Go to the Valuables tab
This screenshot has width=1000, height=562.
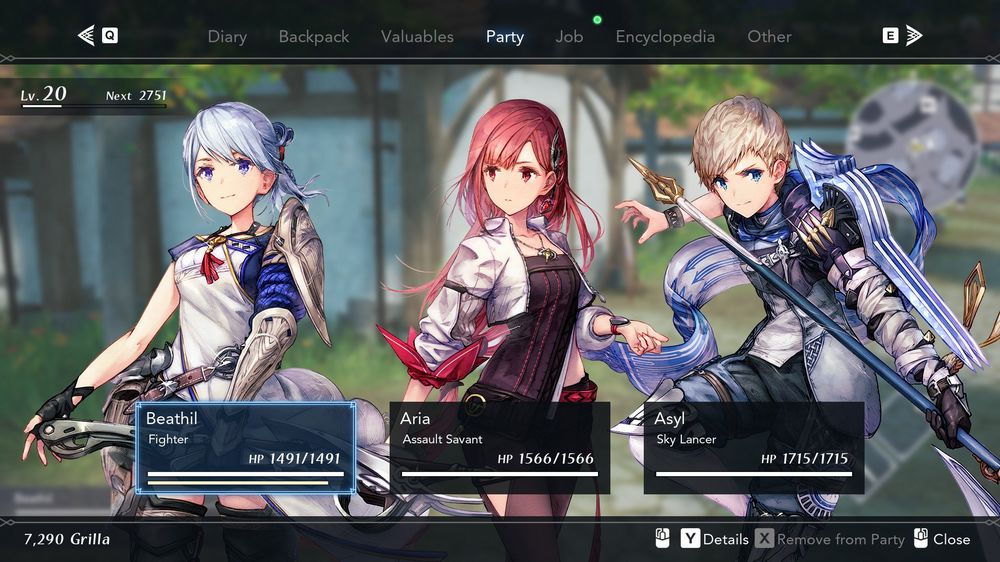click(417, 37)
